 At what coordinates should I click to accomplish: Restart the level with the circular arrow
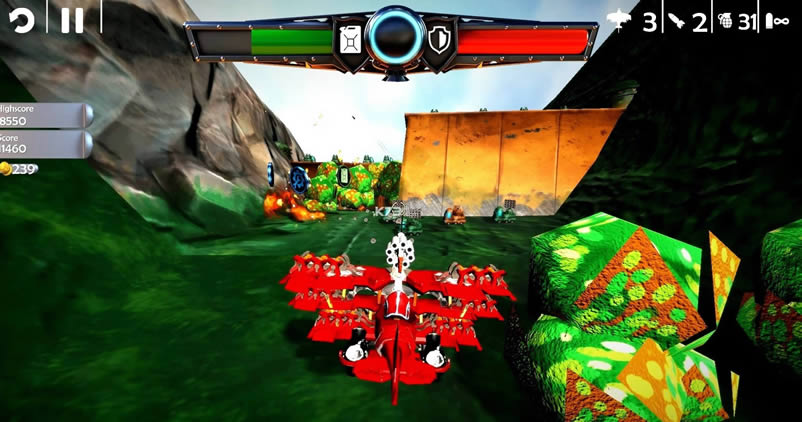tap(22, 20)
